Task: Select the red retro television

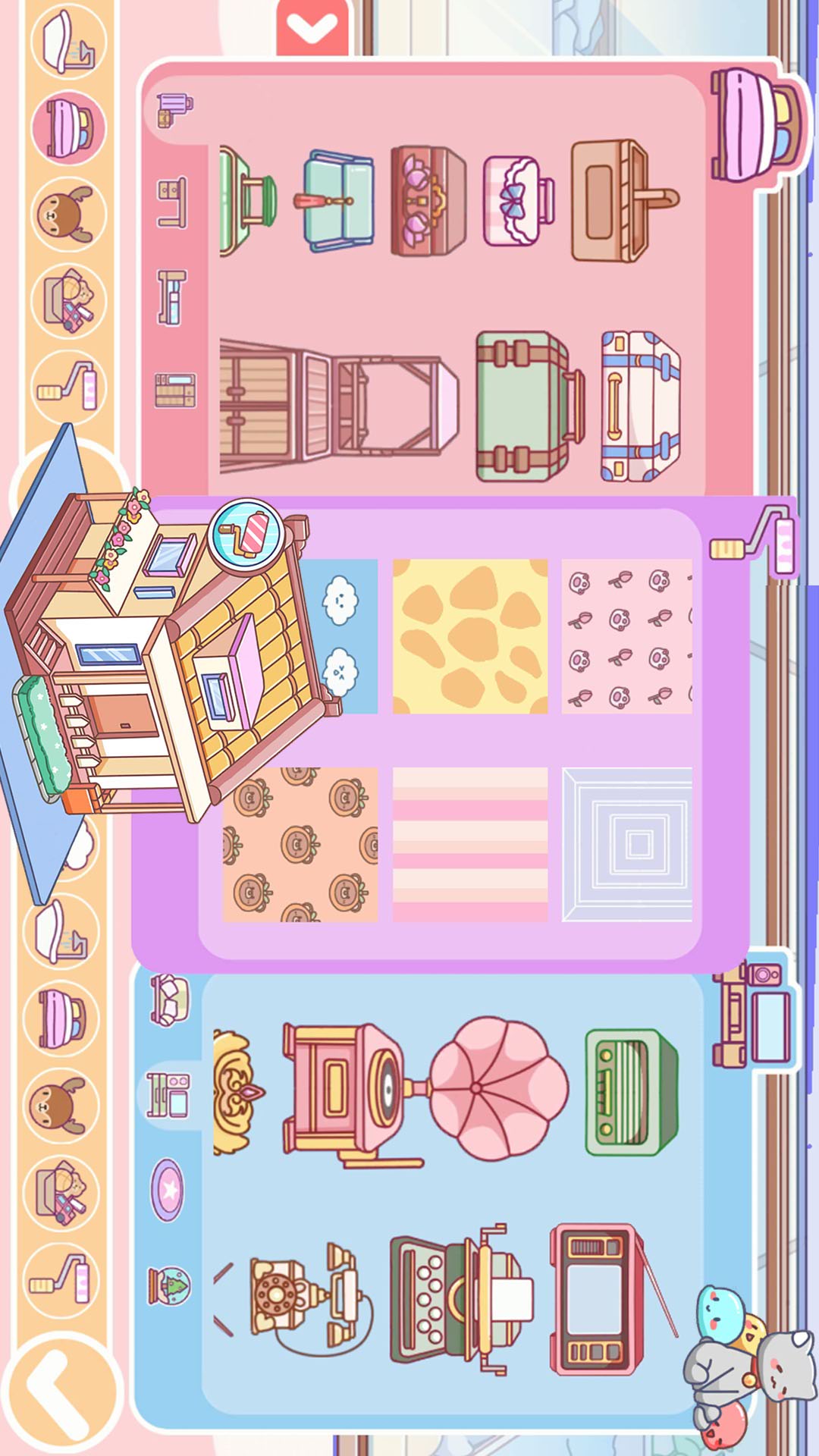Action: (x=599, y=1298)
